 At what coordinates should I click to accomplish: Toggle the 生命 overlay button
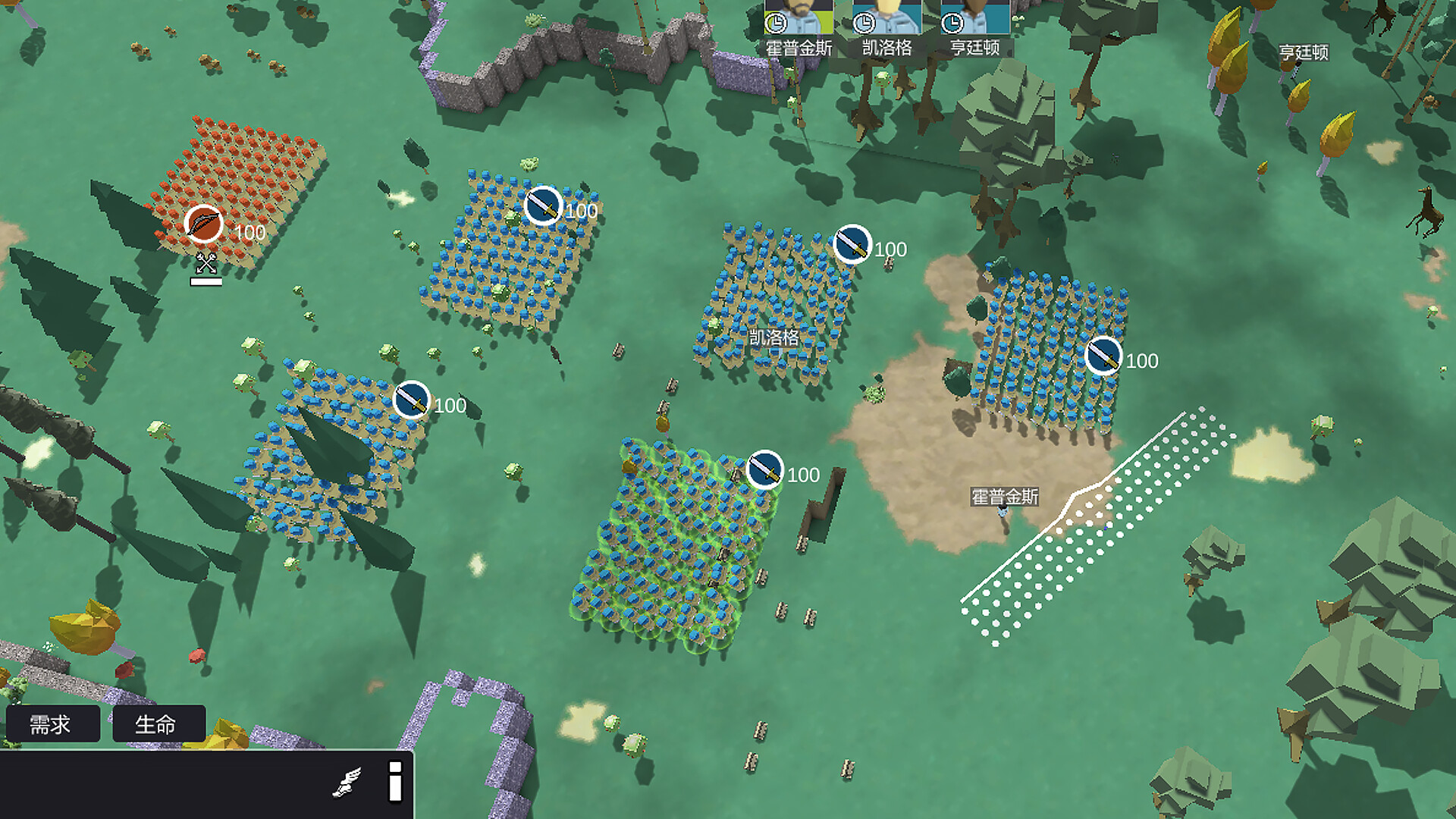point(158,724)
